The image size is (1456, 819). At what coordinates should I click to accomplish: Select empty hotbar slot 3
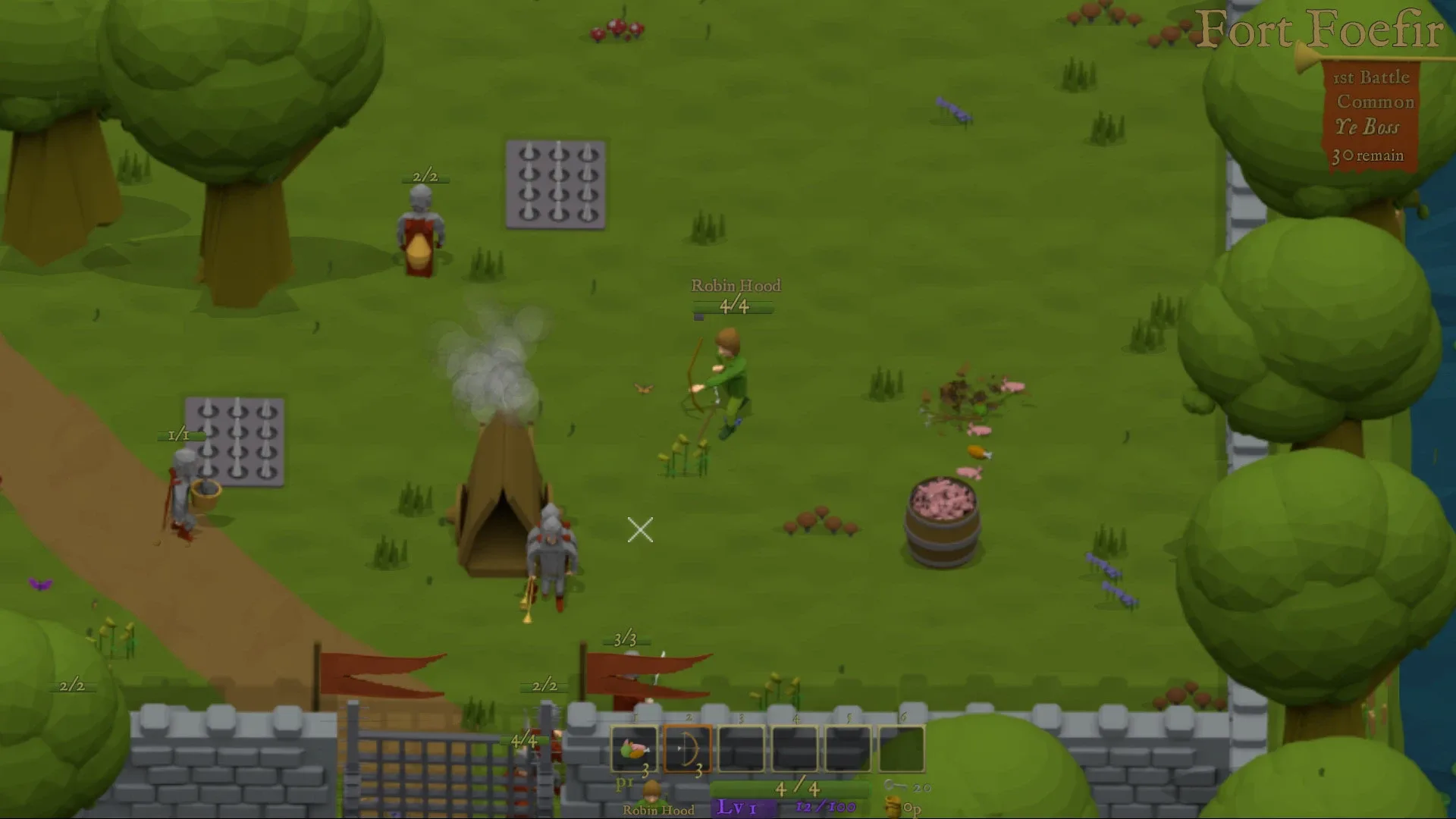coord(739,750)
